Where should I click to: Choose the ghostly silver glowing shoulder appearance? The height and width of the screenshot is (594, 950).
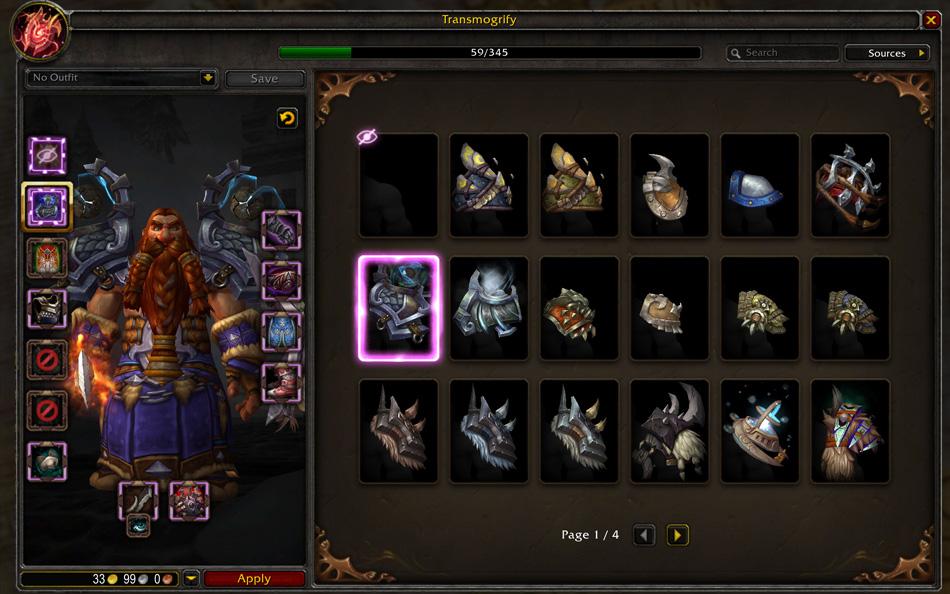(488, 308)
